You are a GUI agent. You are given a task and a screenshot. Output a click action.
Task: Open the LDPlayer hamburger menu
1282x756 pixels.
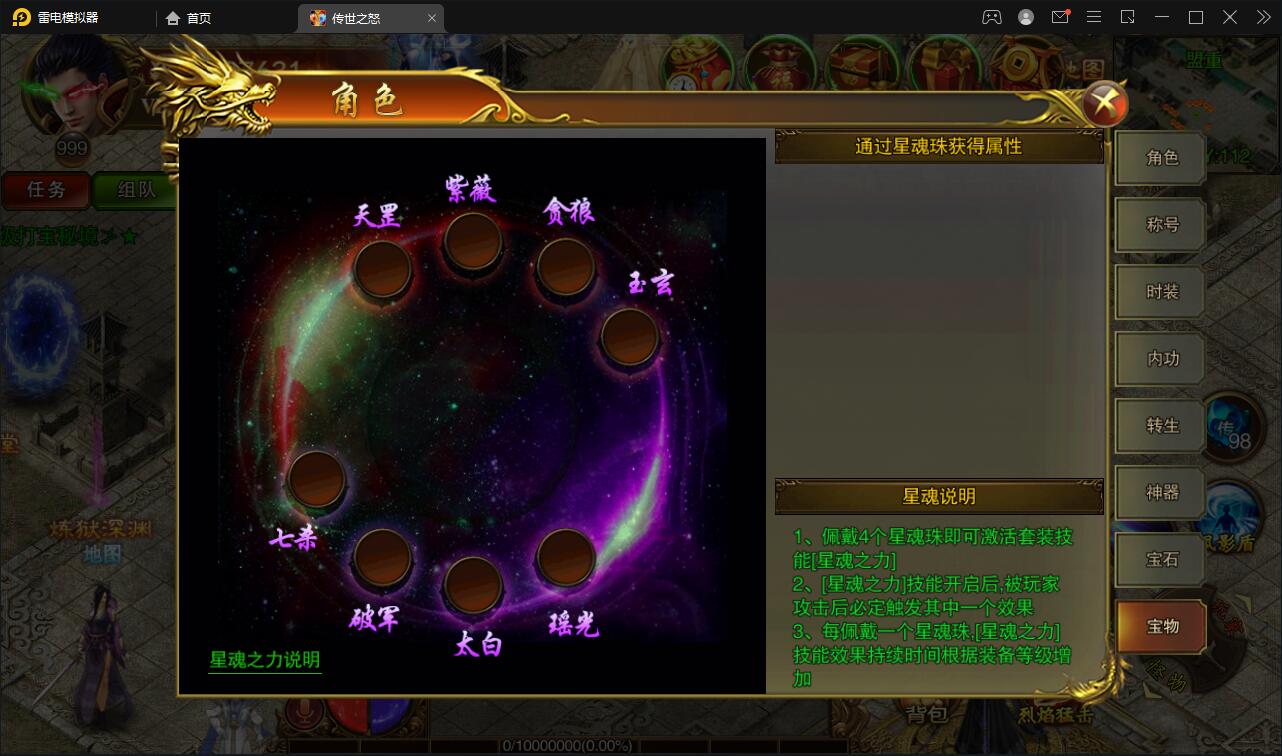1095,17
